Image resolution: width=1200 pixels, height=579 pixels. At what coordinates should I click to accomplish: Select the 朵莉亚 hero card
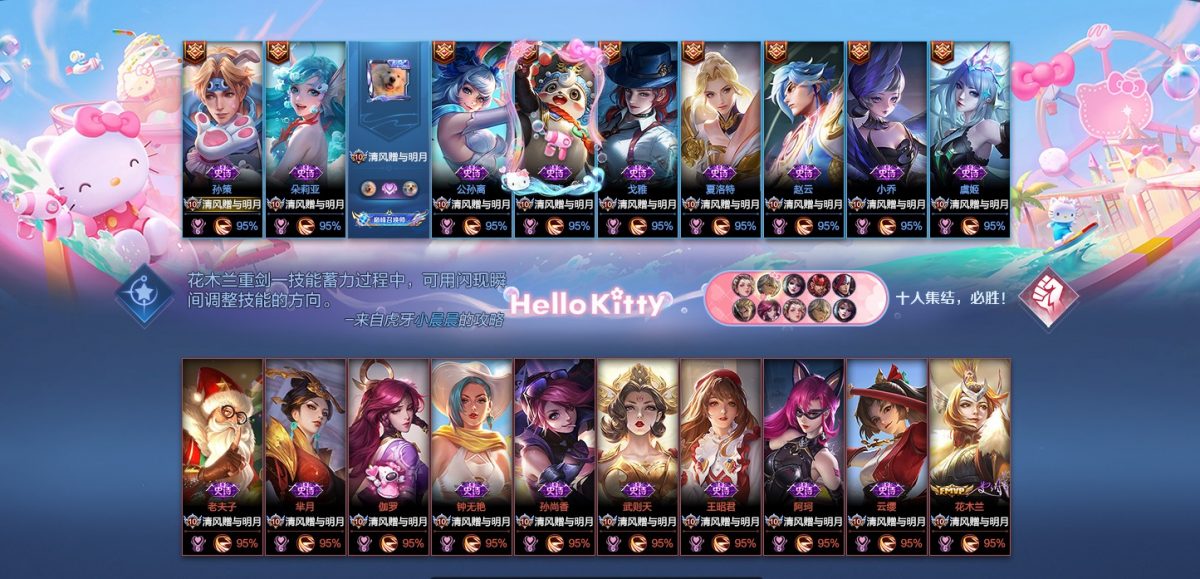[x=305, y=120]
